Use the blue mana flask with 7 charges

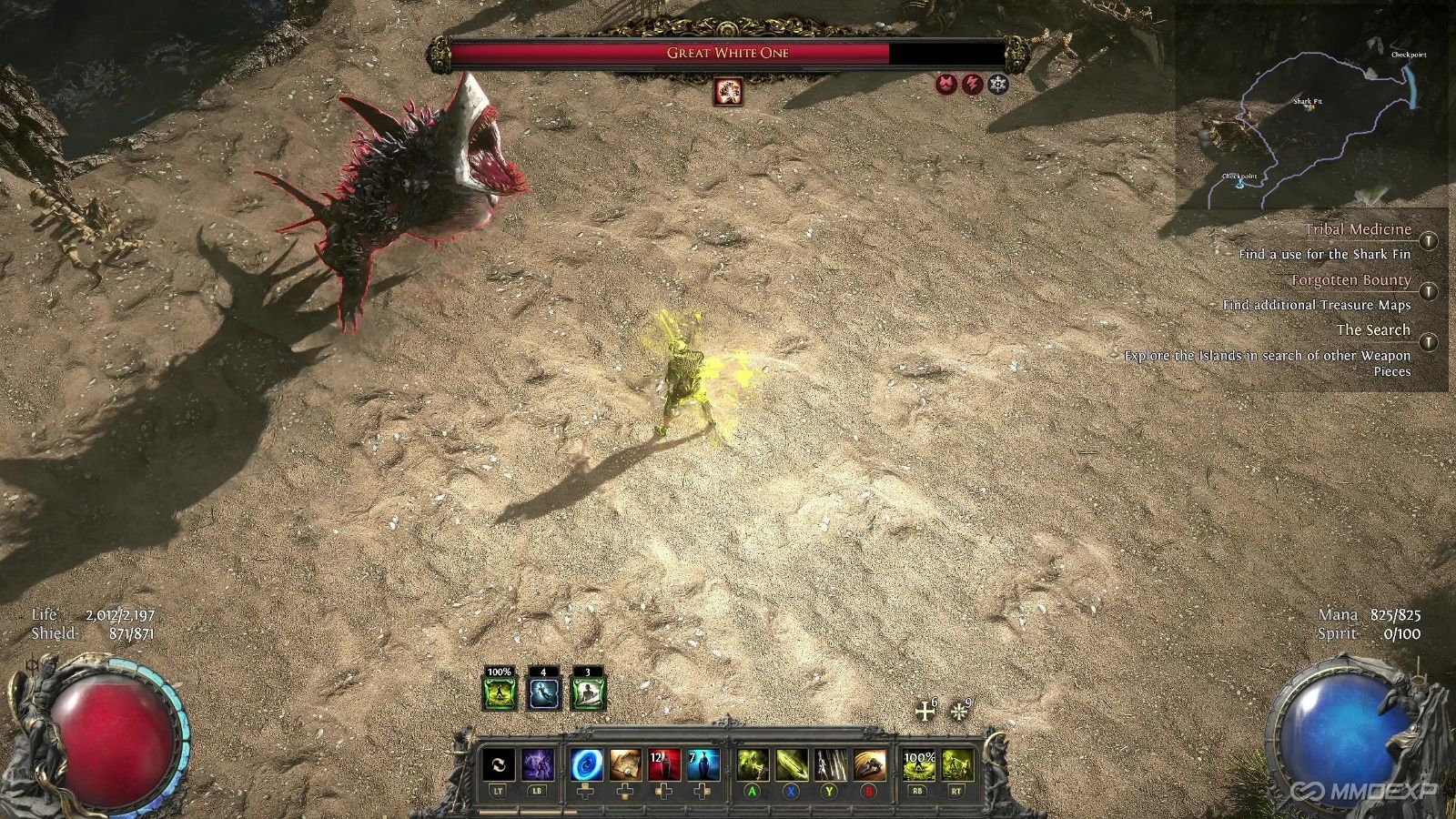[703, 765]
